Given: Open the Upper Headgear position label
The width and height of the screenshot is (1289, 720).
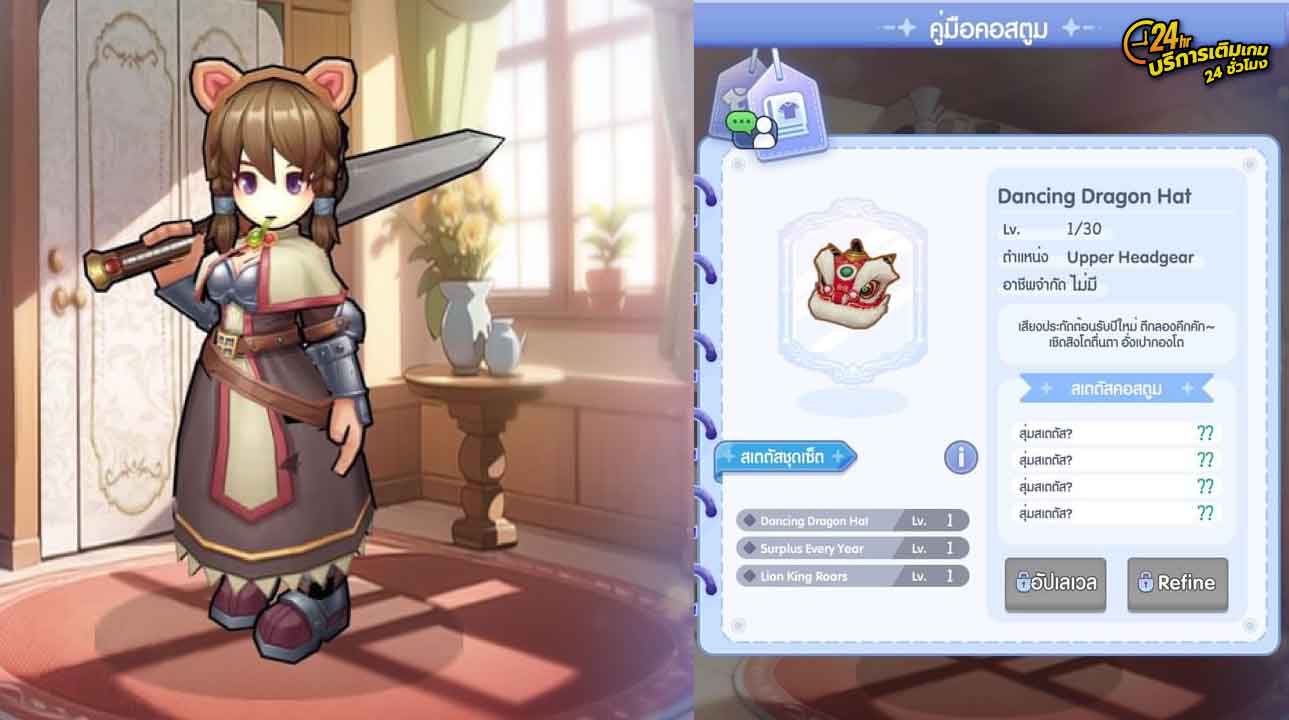Looking at the screenshot, I should point(1132,257).
